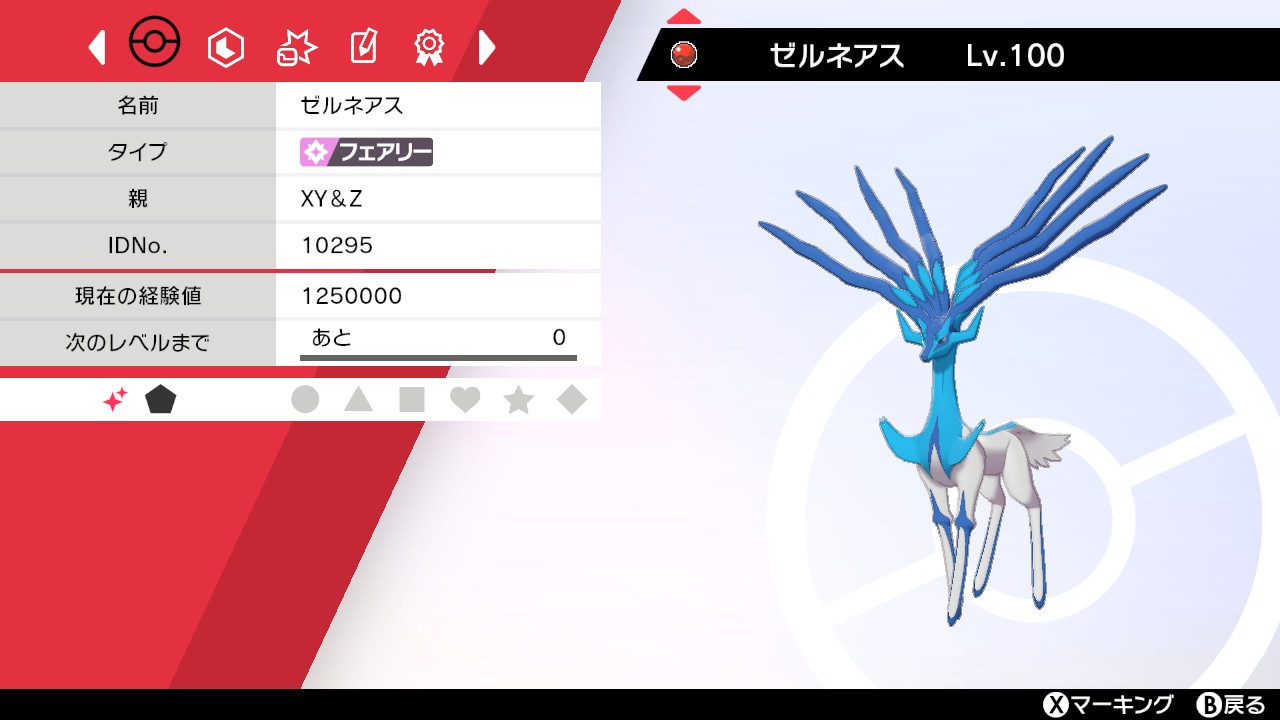Expand the next page with the right arrow
Screen dimensions: 1280x720
coord(487,46)
